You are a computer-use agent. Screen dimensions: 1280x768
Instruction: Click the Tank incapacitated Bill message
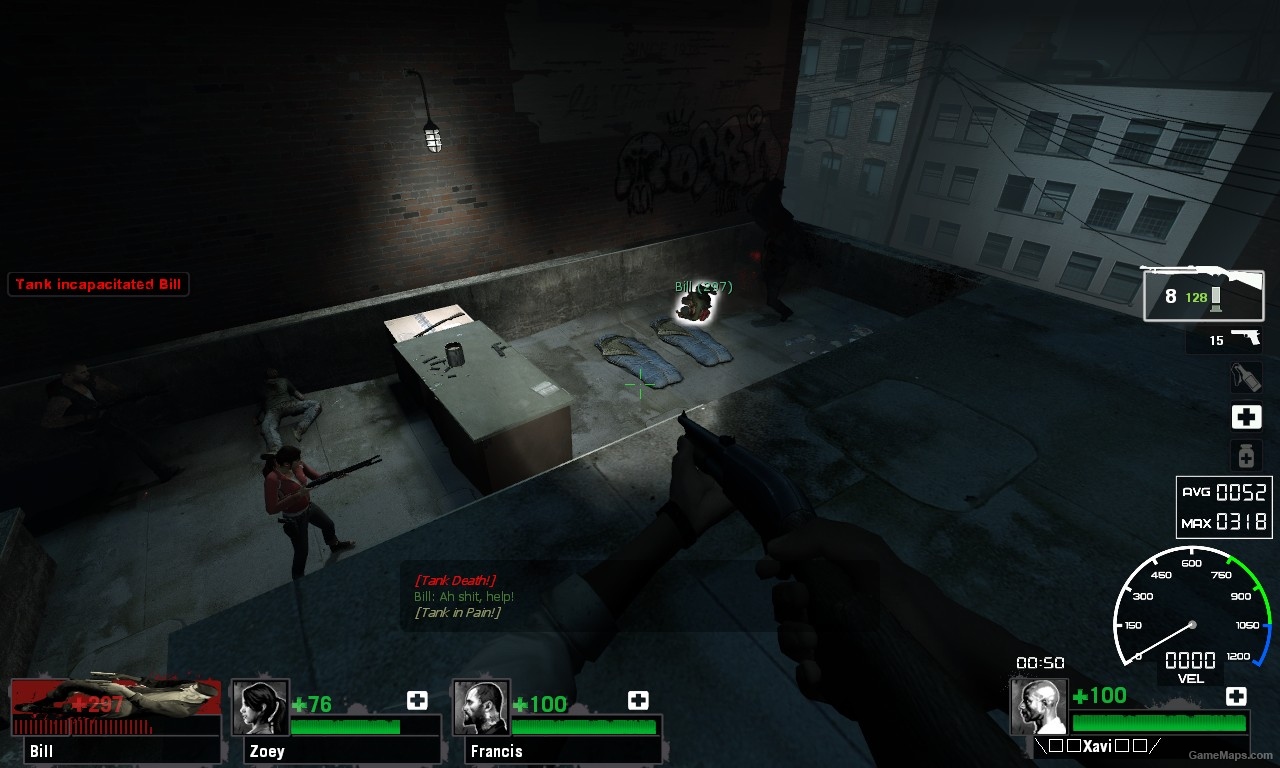click(x=97, y=284)
